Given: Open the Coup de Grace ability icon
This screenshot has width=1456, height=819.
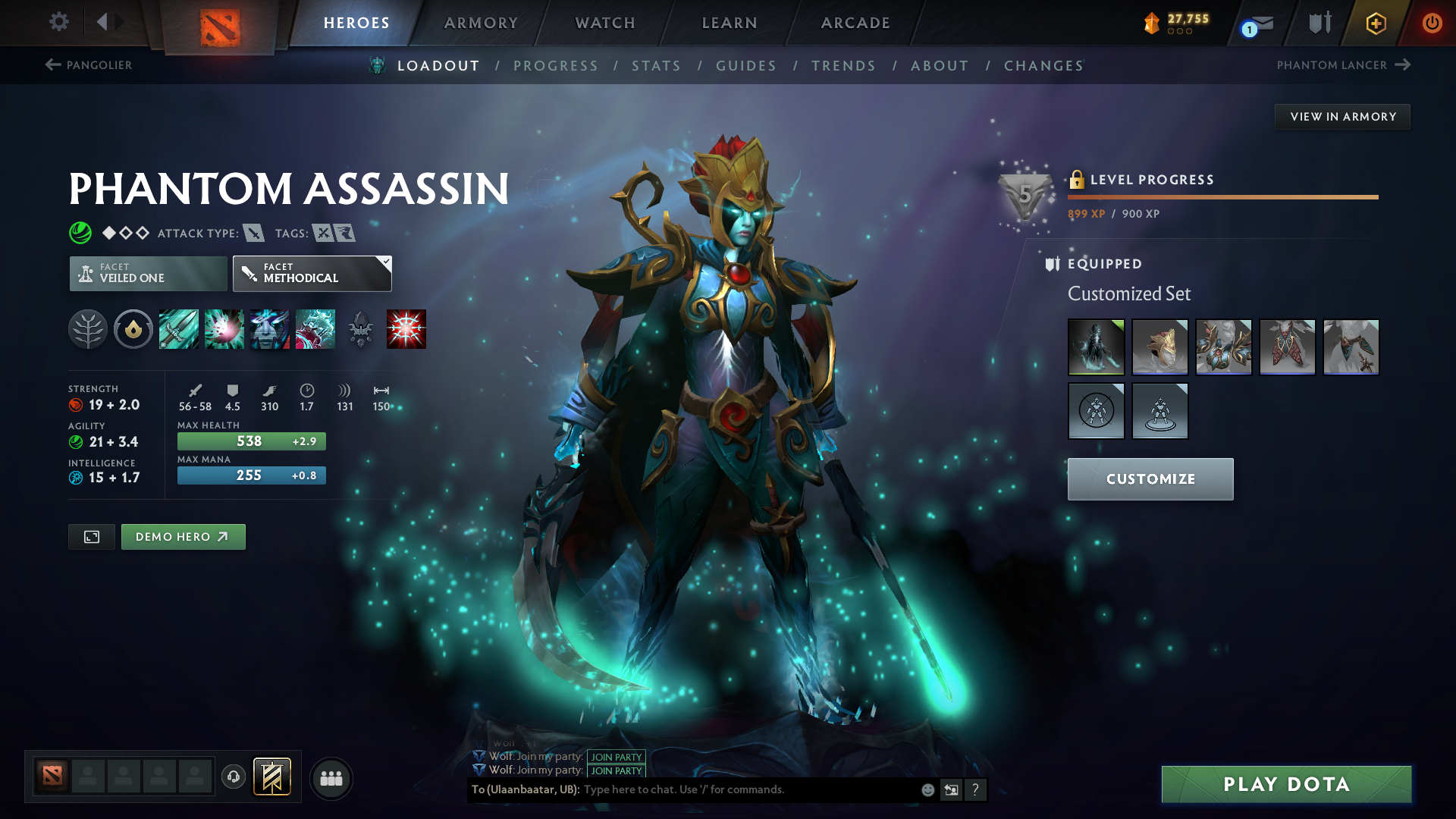Looking at the screenshot, I should (x=406, y=329).
